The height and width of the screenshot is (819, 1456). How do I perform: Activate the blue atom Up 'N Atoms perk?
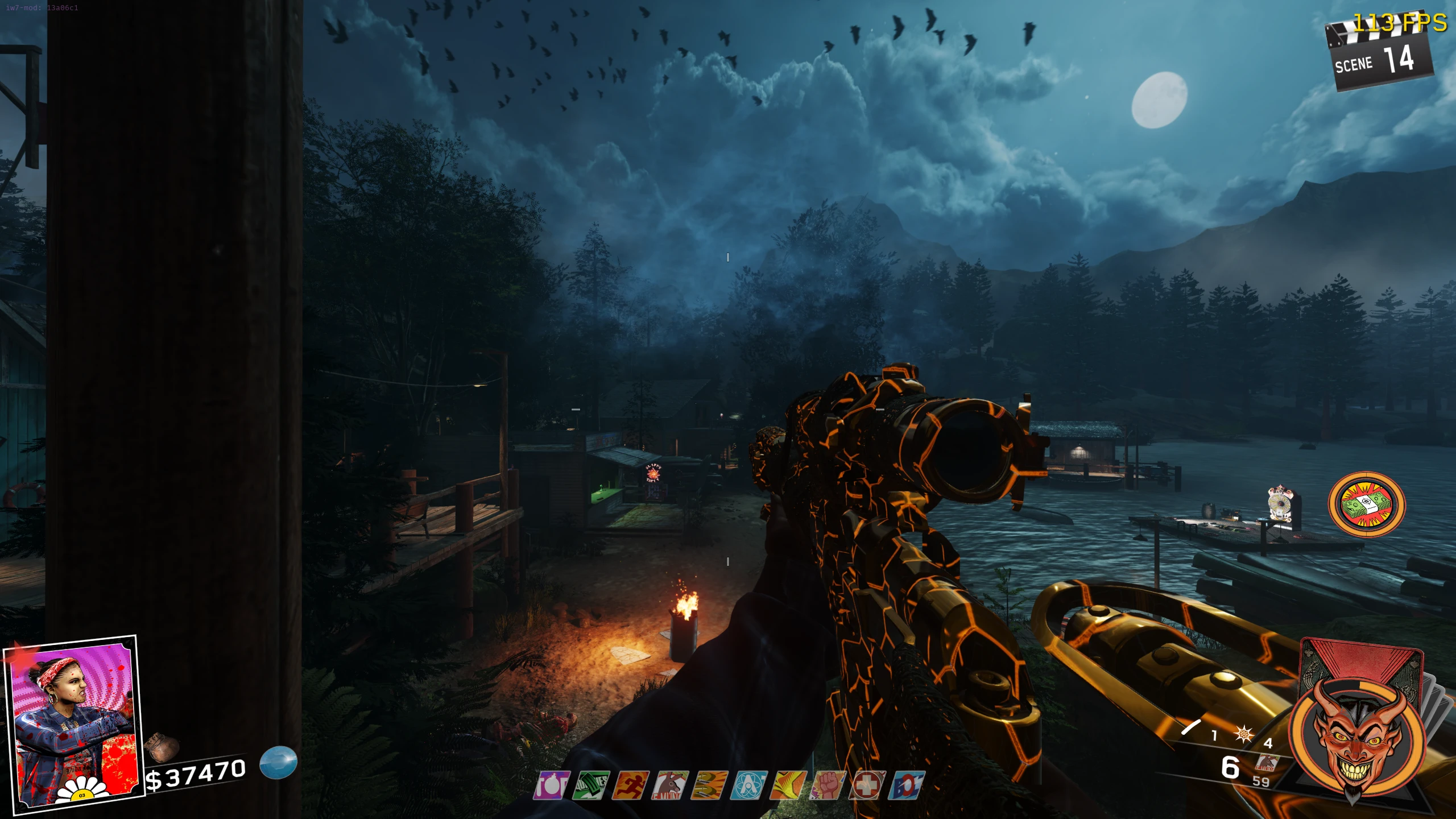coord(749,786)
